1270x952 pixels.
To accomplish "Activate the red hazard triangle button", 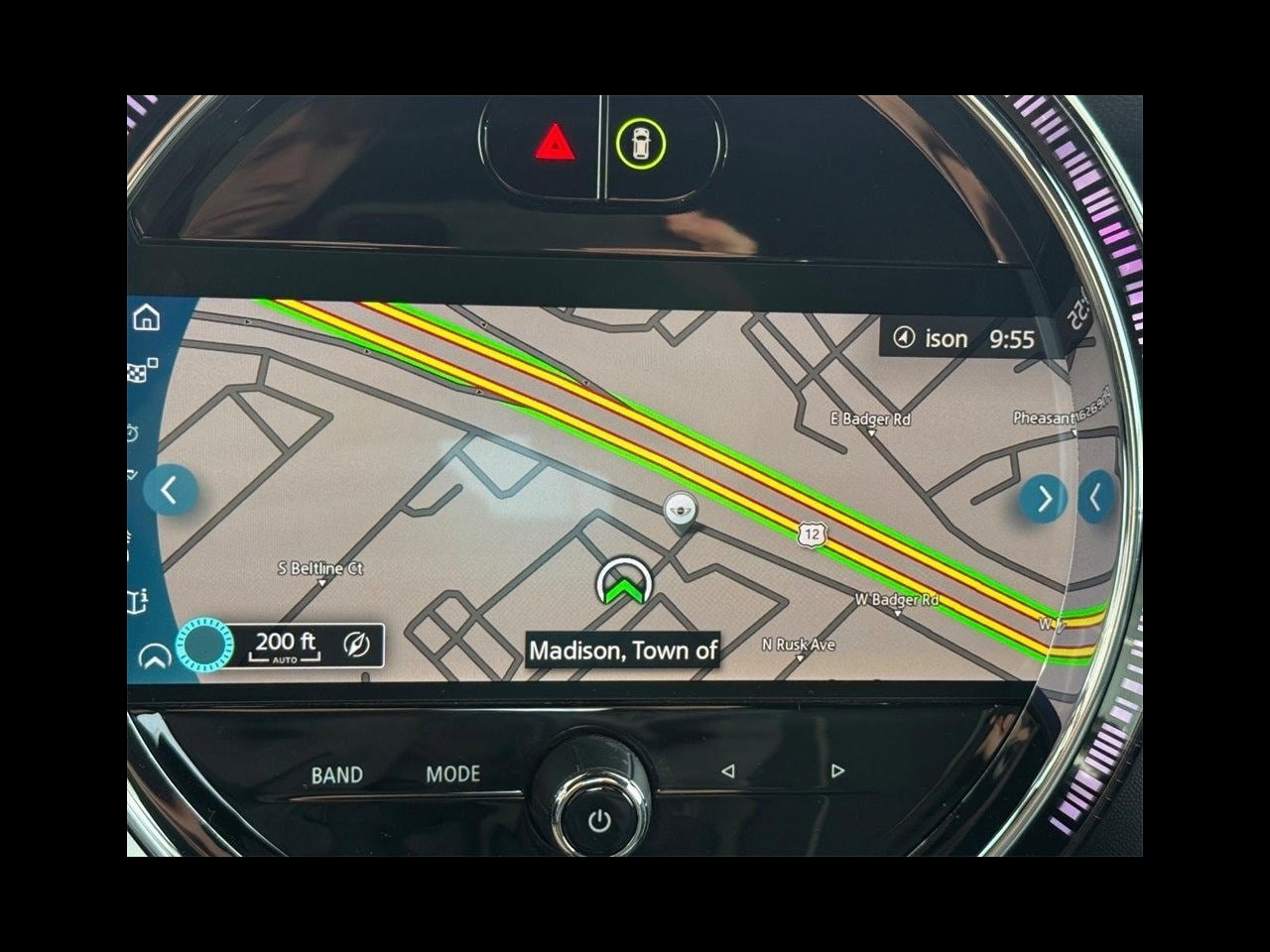I will pyautogui.click(x=555, y=146).
